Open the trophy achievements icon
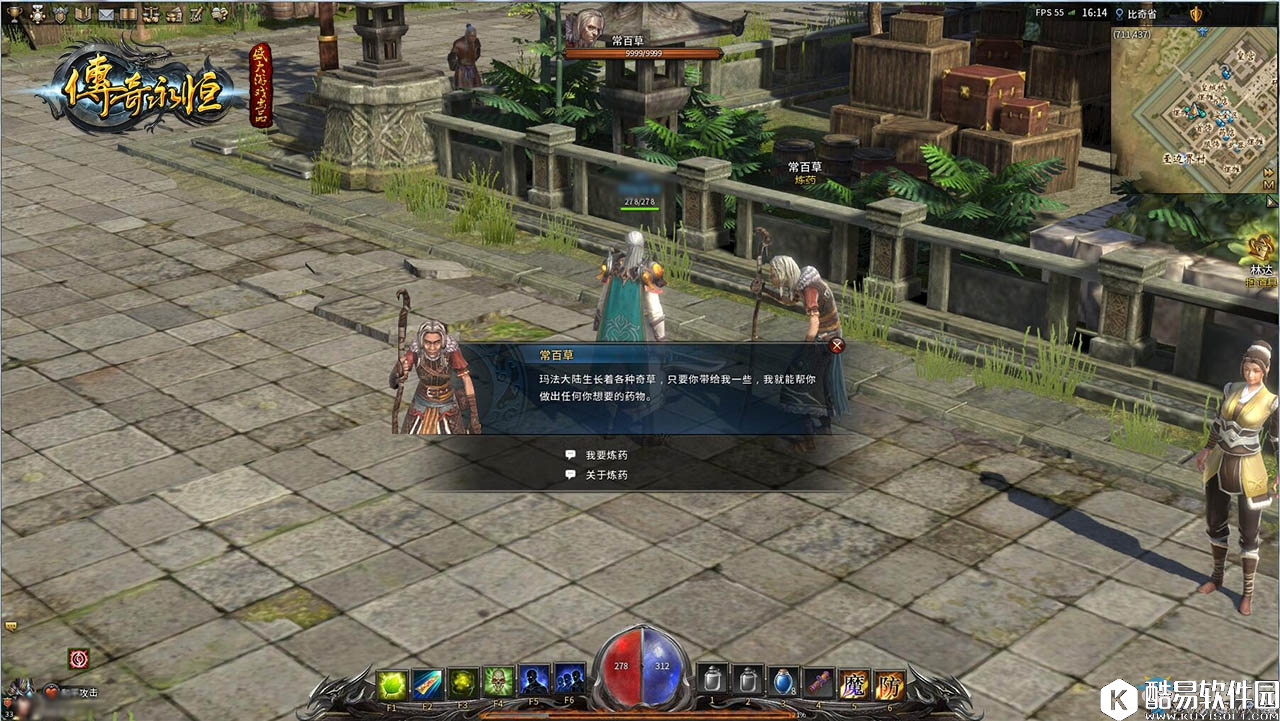Viewport: 1280px width, 721px height. point(13,13)
